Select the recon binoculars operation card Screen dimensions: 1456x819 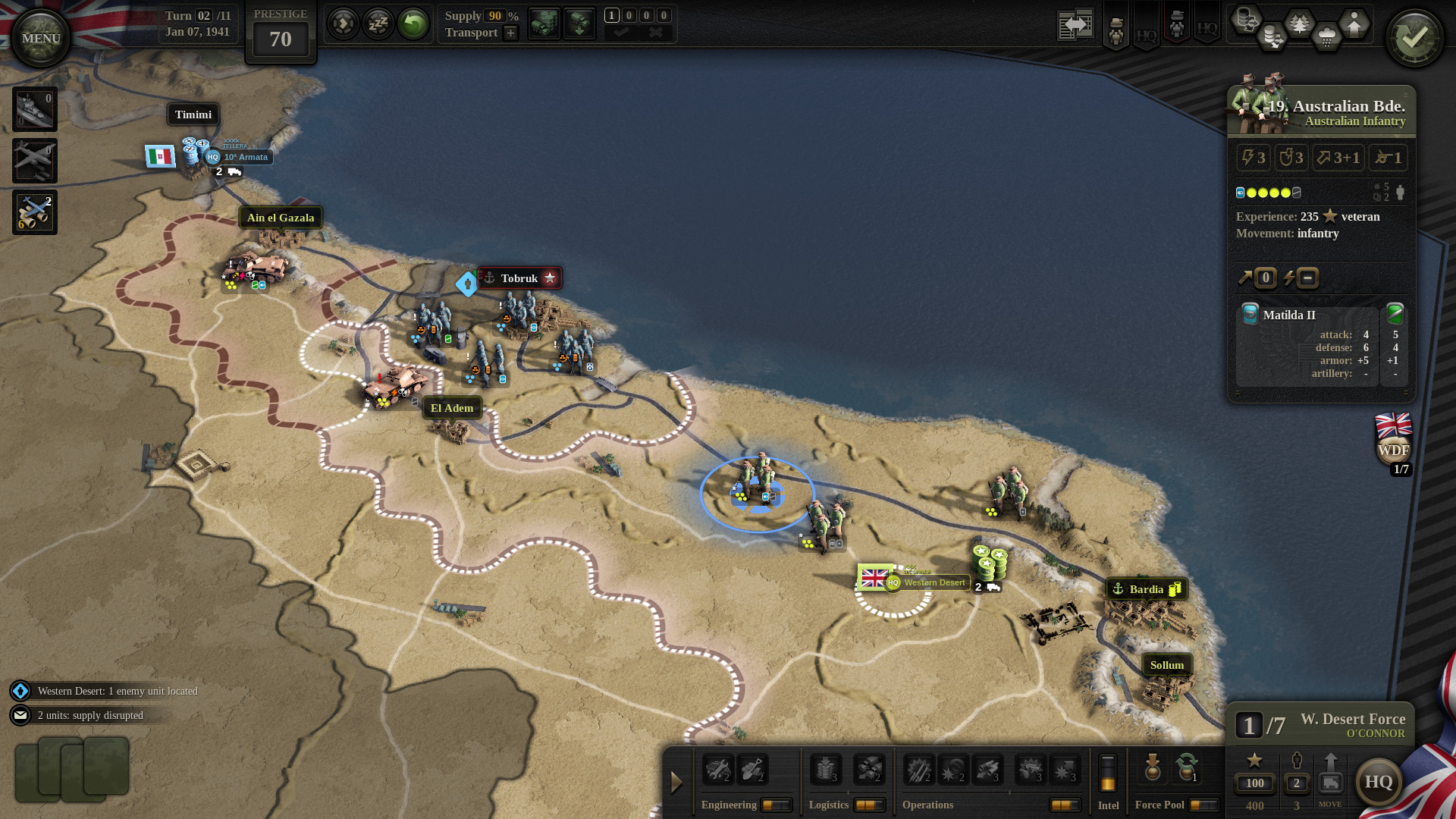[x=986, y=770]
